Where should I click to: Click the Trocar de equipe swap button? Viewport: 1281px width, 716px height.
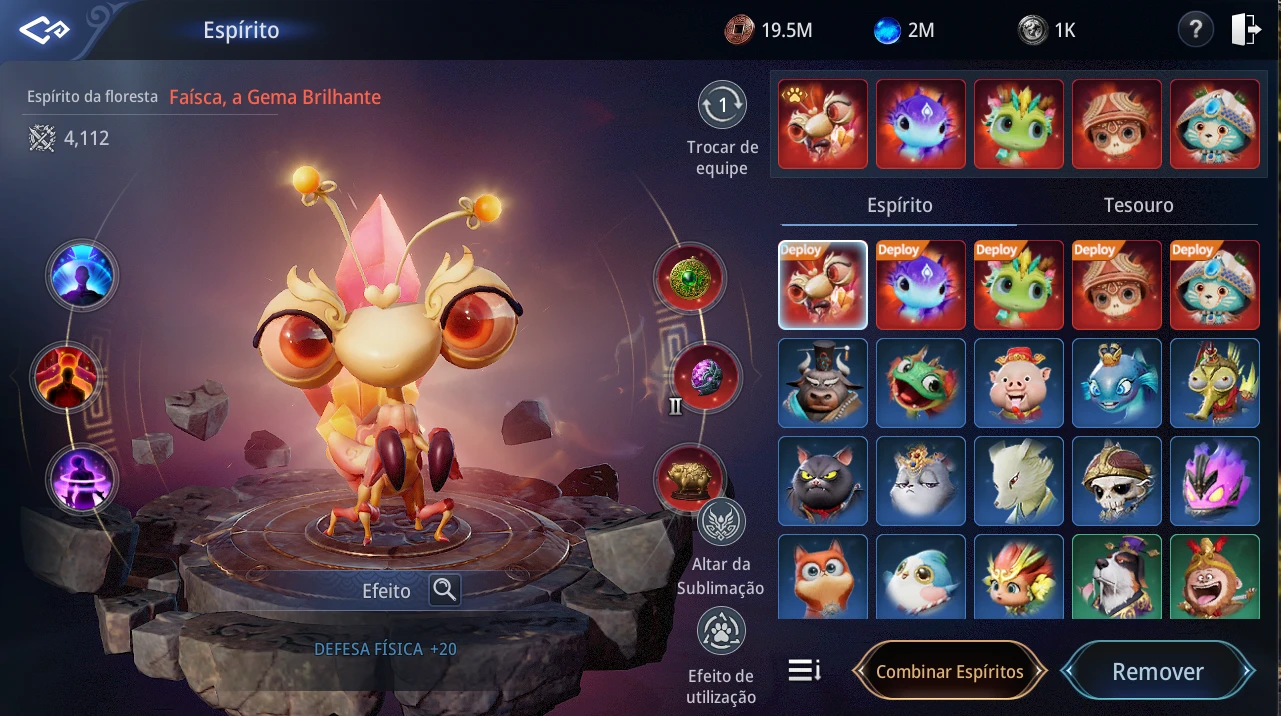click(x=722, y=105)
